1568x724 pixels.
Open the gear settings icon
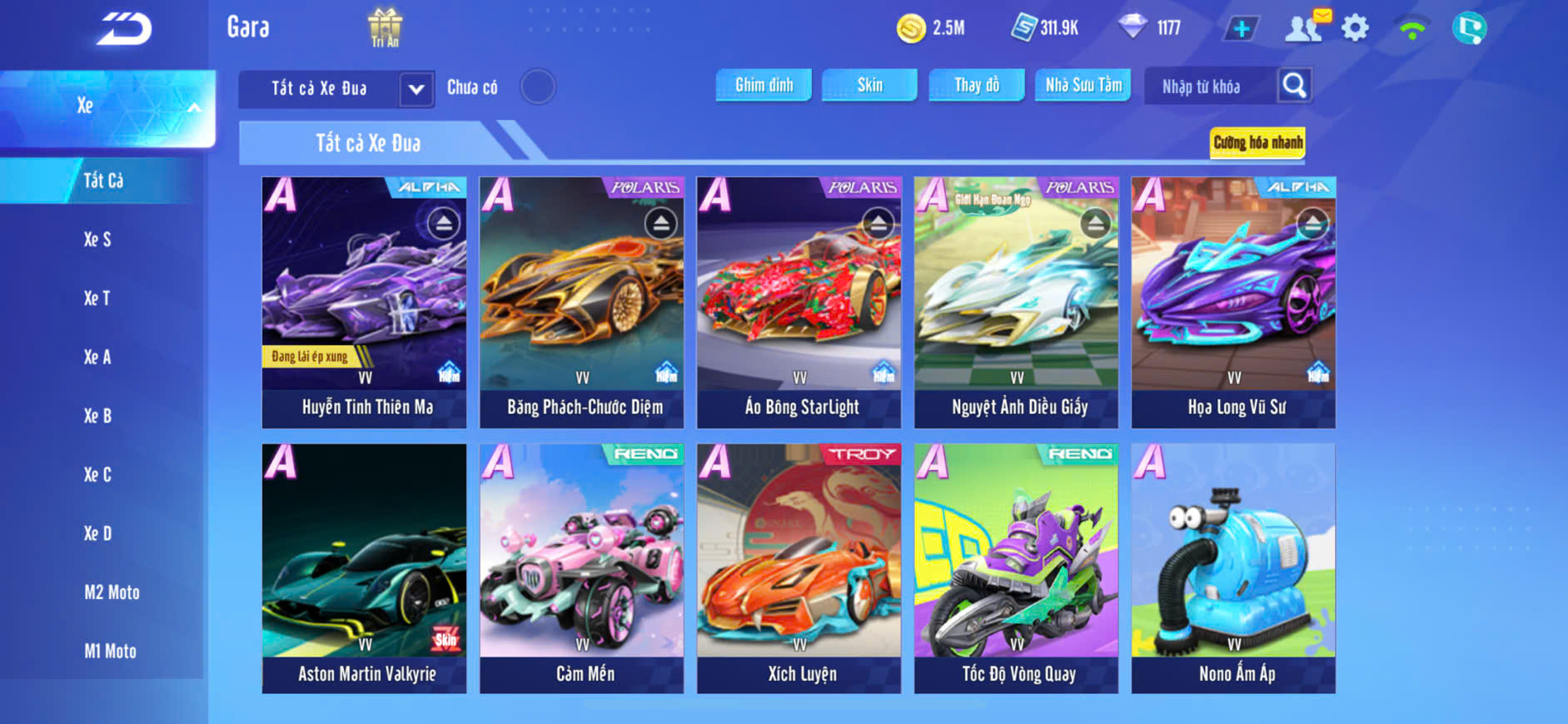(x=1355, y=28)
